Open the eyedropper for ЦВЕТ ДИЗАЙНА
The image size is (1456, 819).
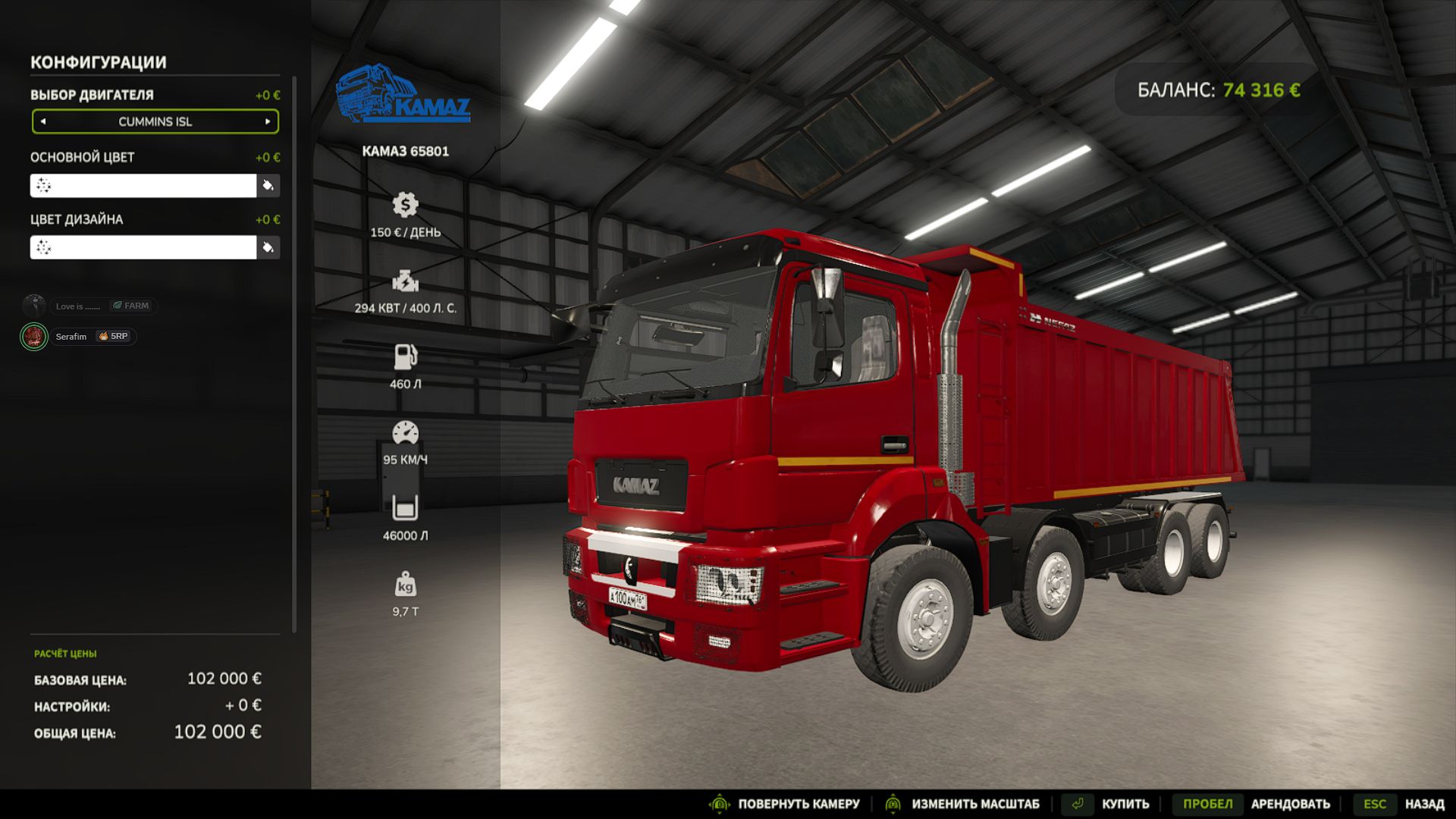click(267, 247)
